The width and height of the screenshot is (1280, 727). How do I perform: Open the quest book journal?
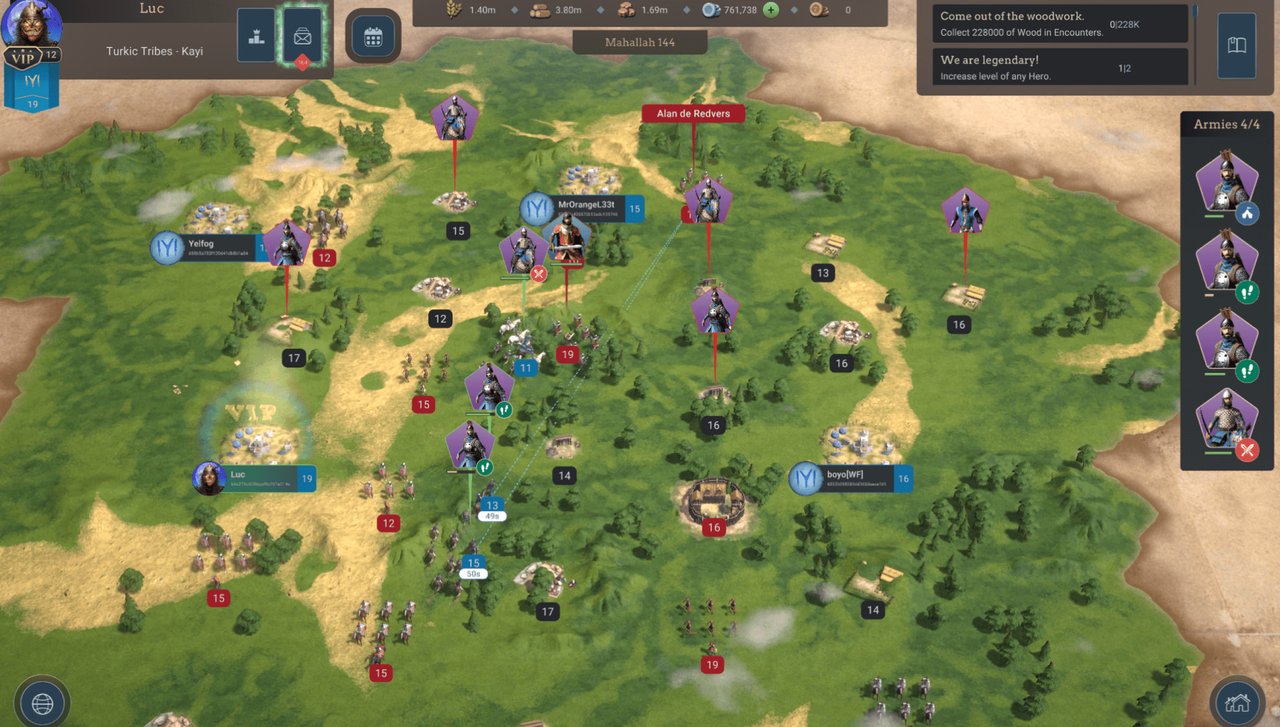pyautogui.click(x=1236, y=45)
